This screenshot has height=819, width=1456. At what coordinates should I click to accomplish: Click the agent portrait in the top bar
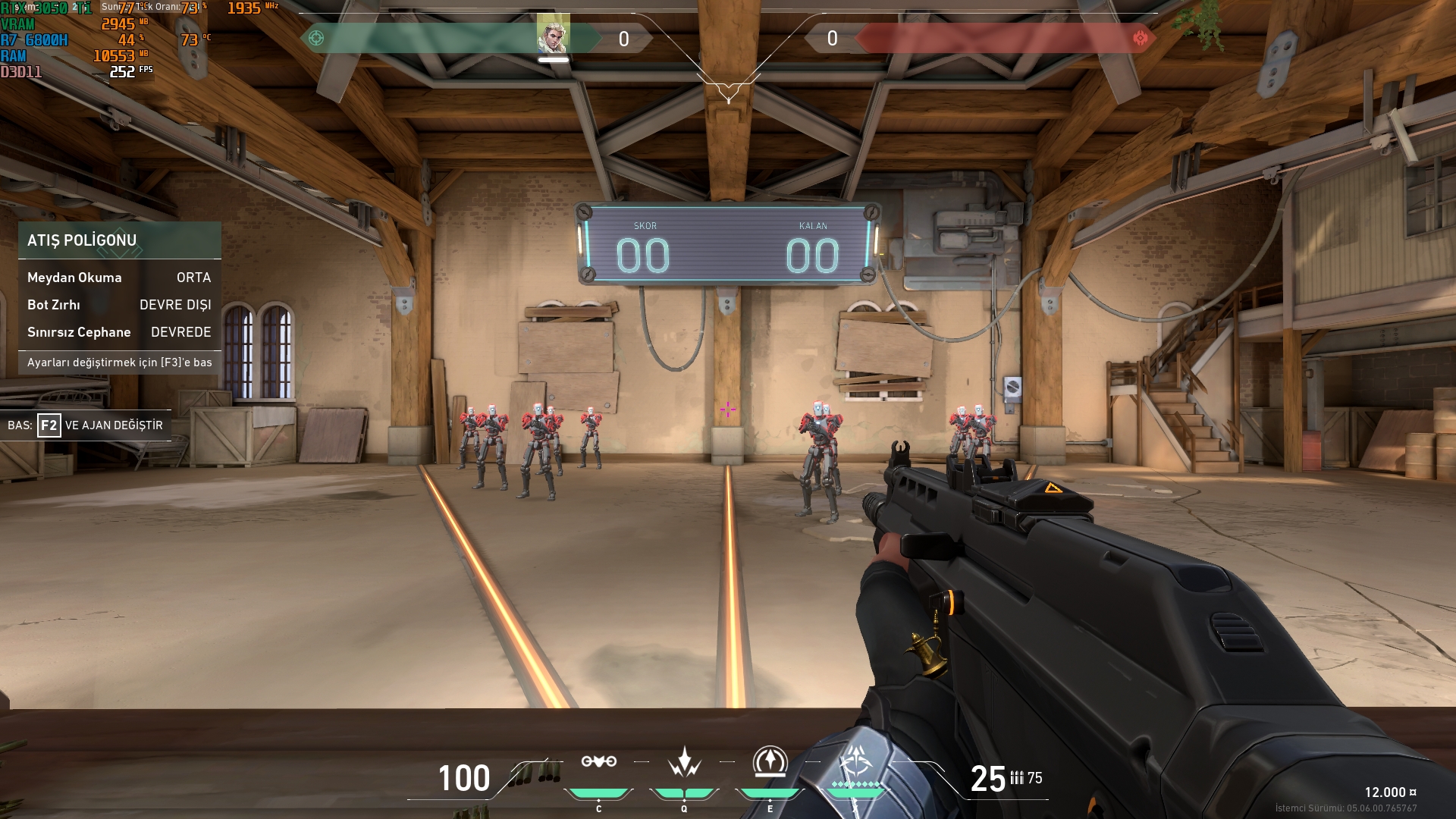(x=553, y=35)
